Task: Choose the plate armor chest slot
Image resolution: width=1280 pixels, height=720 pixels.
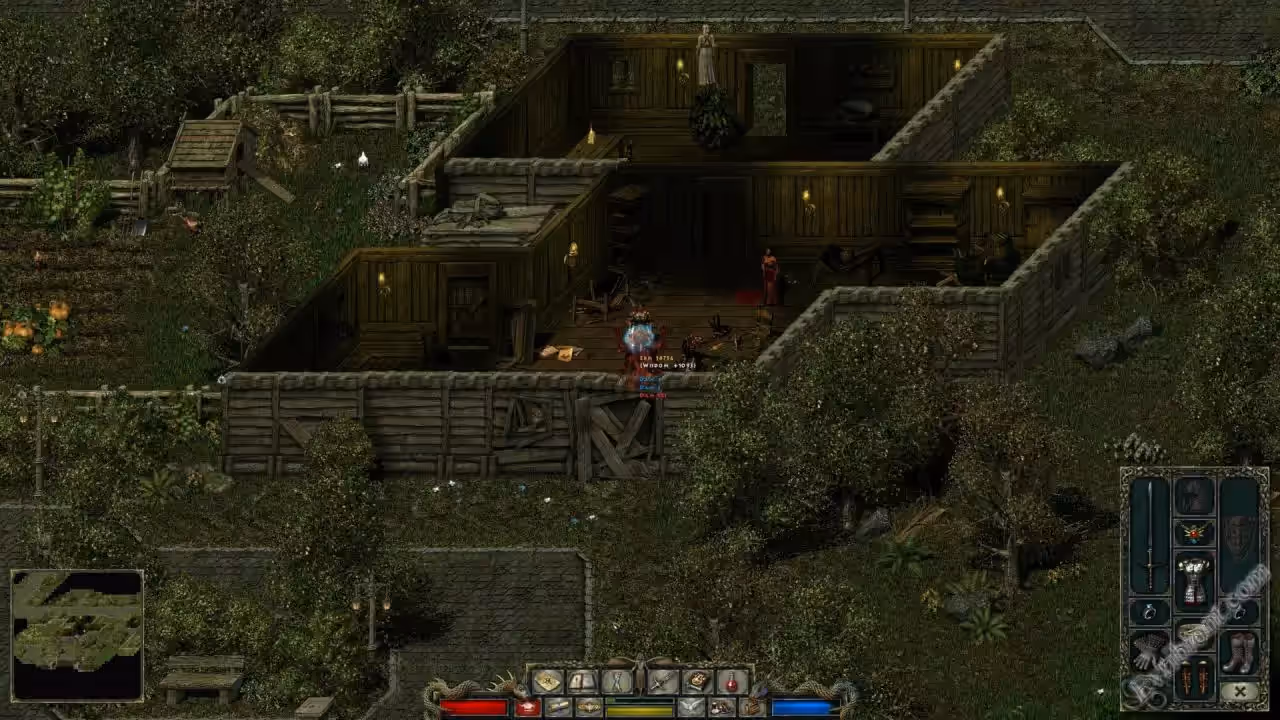Action: tap(1194, 579)
